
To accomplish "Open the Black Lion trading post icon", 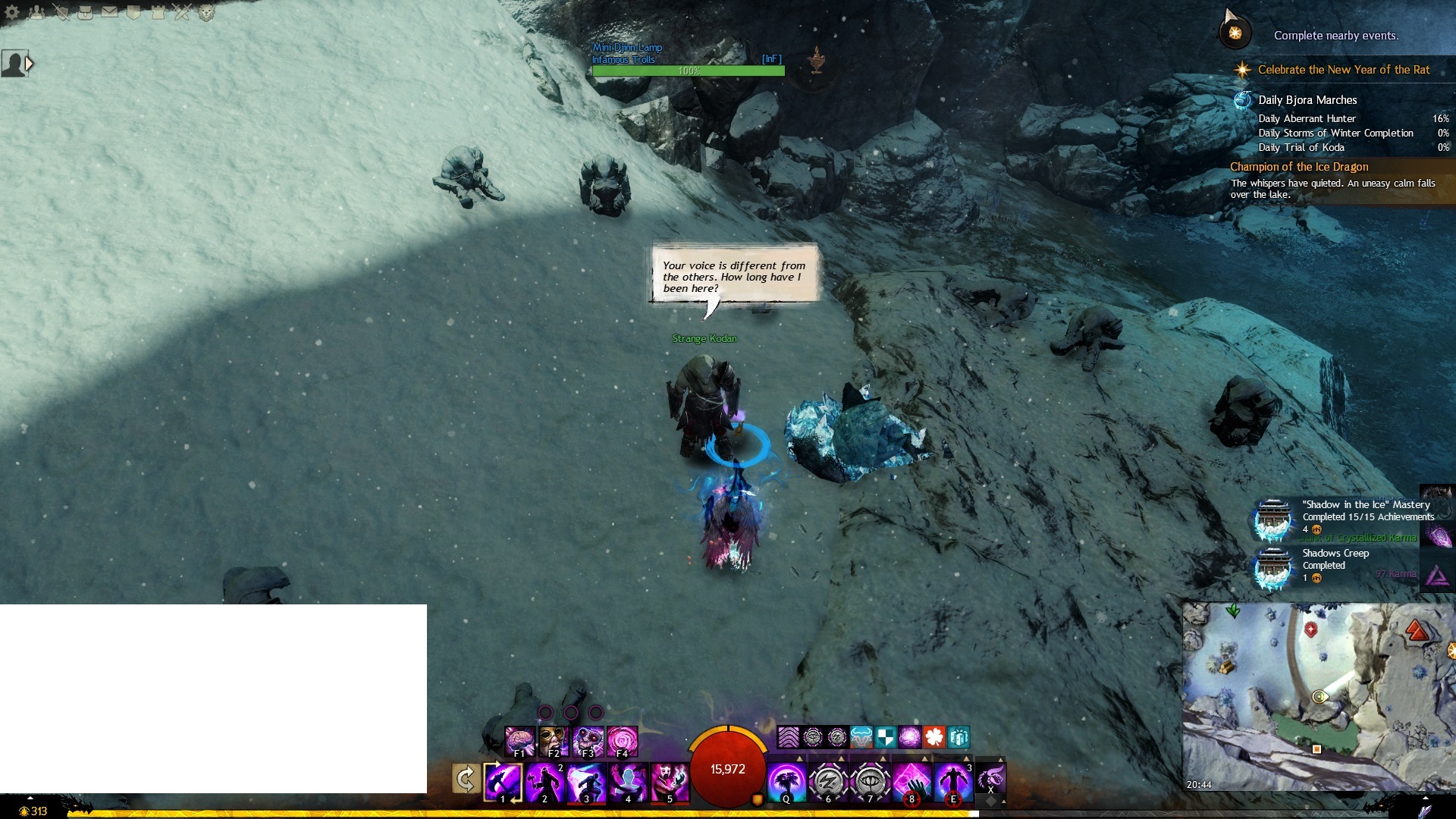I will pyautogui.click(x=206, y=11).
